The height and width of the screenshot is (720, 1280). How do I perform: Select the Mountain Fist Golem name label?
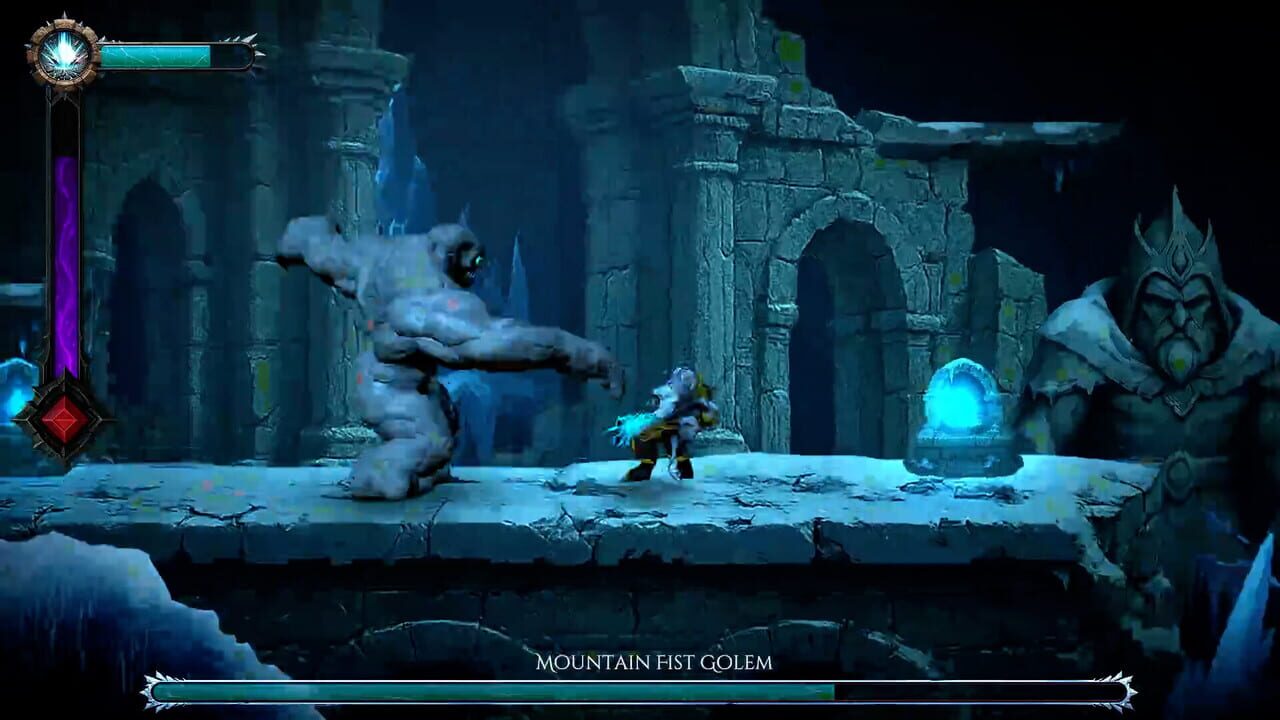[654, 661]
